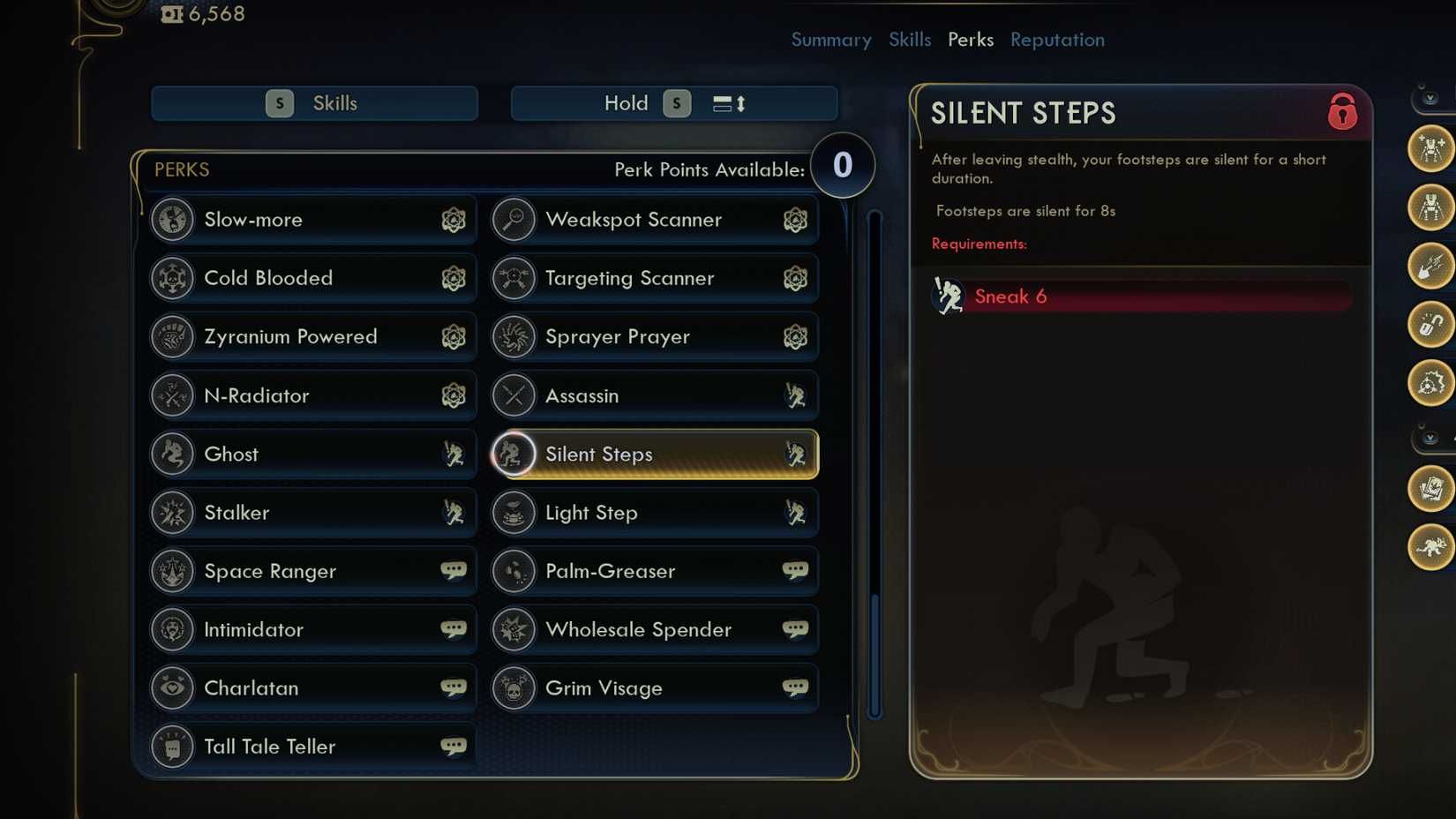1456x819 pixels.
Task: Click the atom icon beside Cold Blooded
Action: 451,277
